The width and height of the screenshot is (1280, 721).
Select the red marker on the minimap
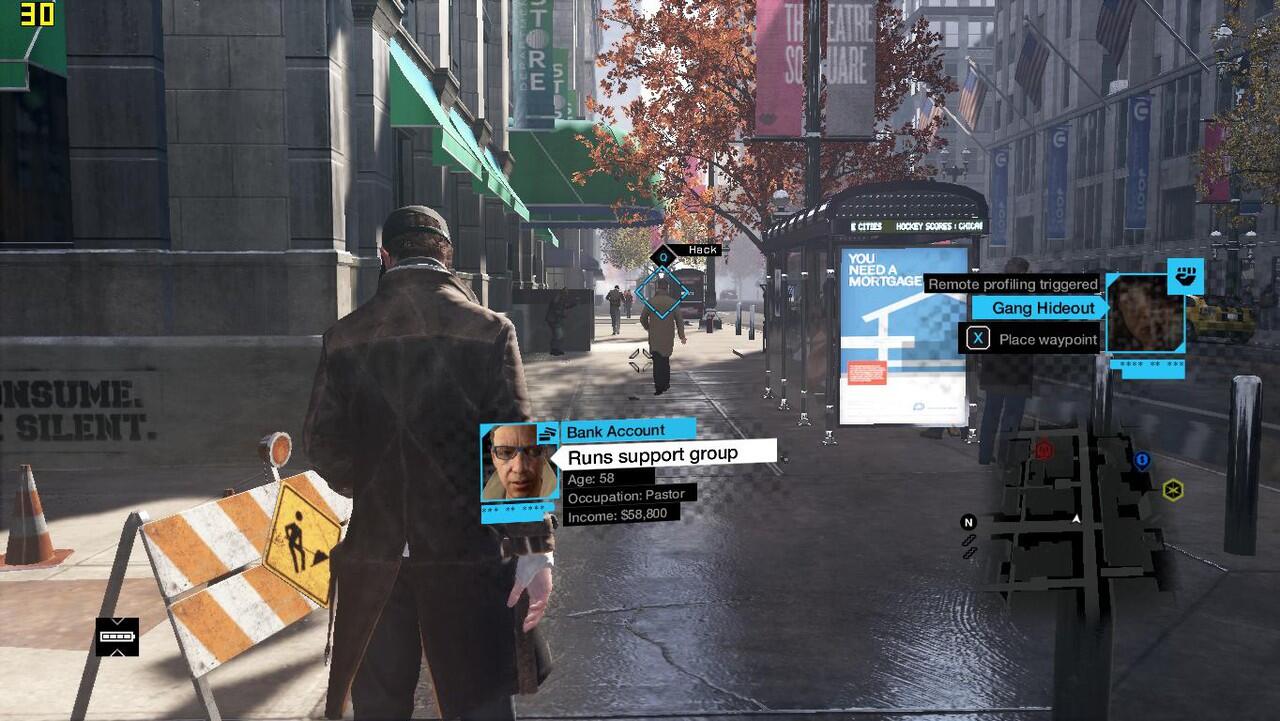point(1044,450)
